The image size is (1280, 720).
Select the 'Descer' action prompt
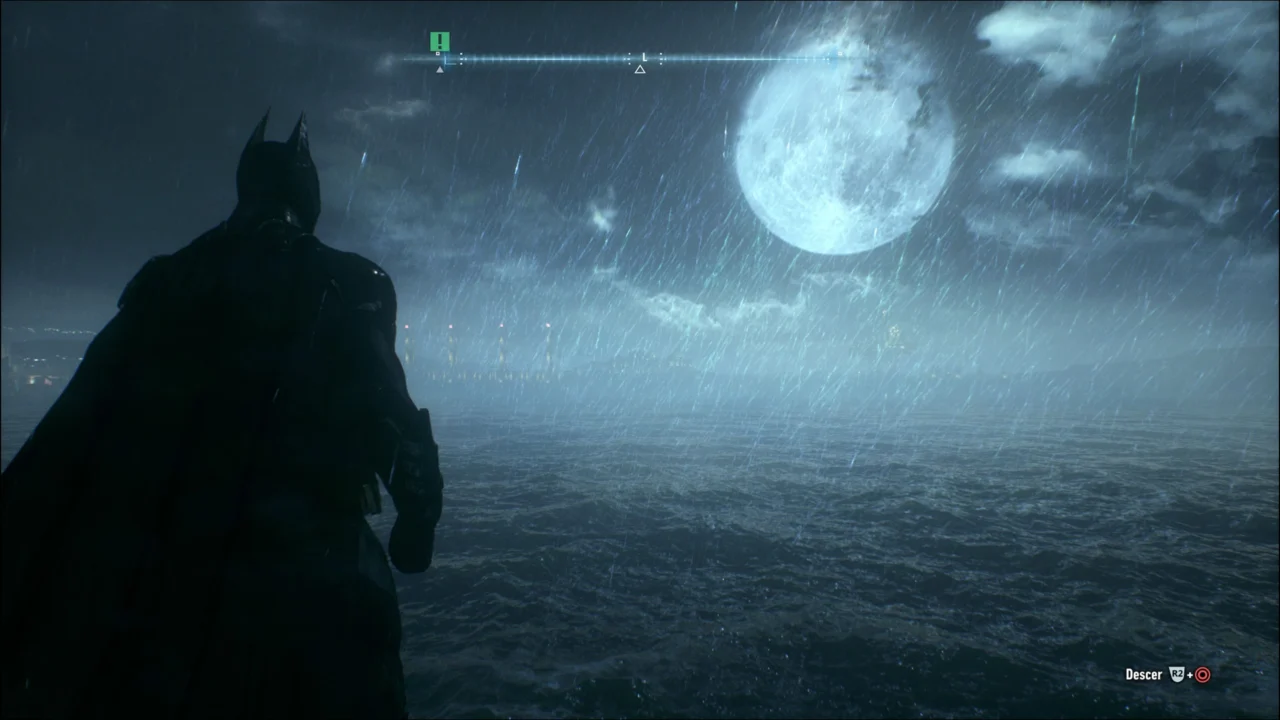pyautogui.click(x=1143, y=674)
